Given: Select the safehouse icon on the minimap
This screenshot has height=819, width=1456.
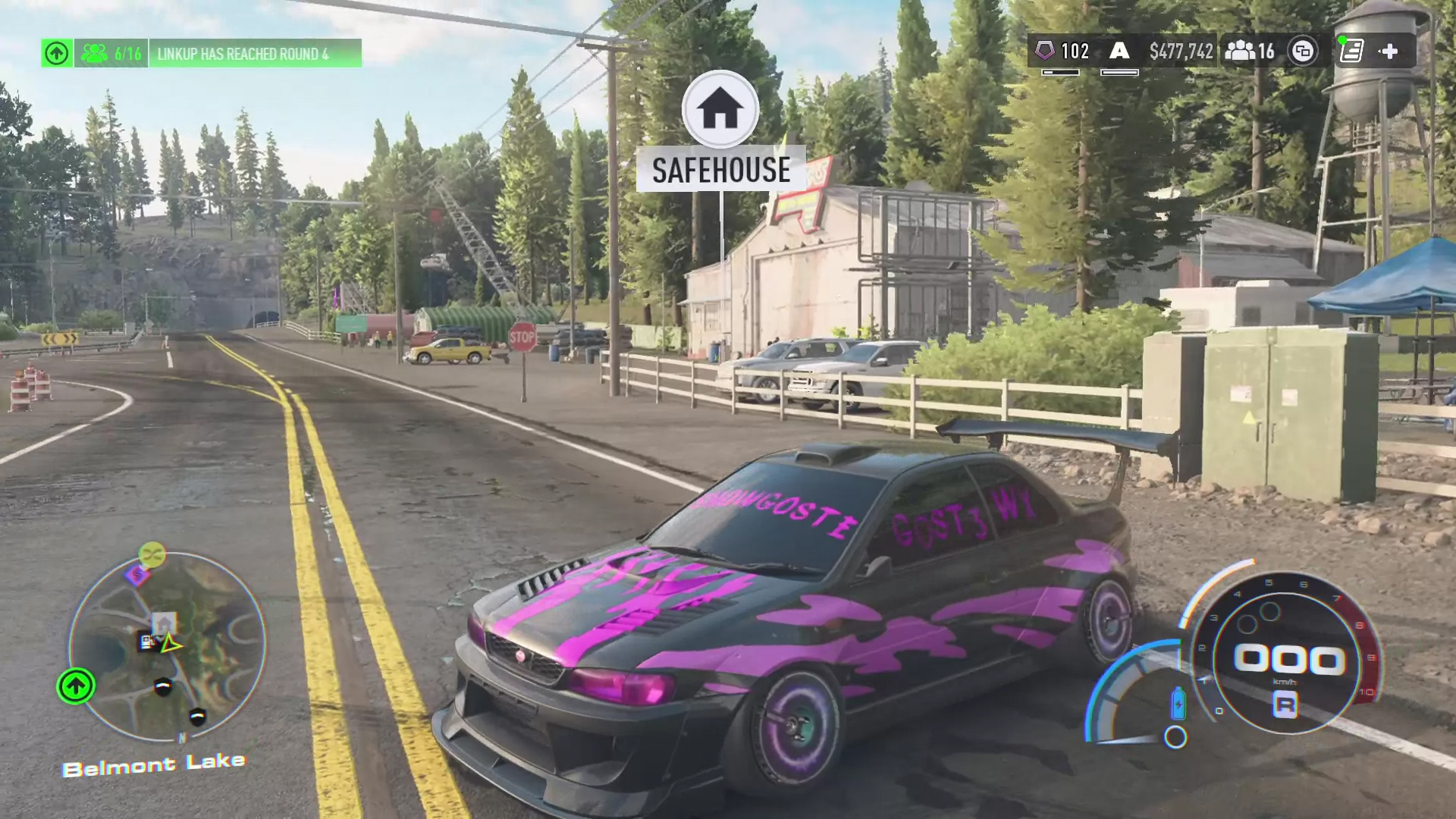Looking at the screenshot, I should point(164,623).
